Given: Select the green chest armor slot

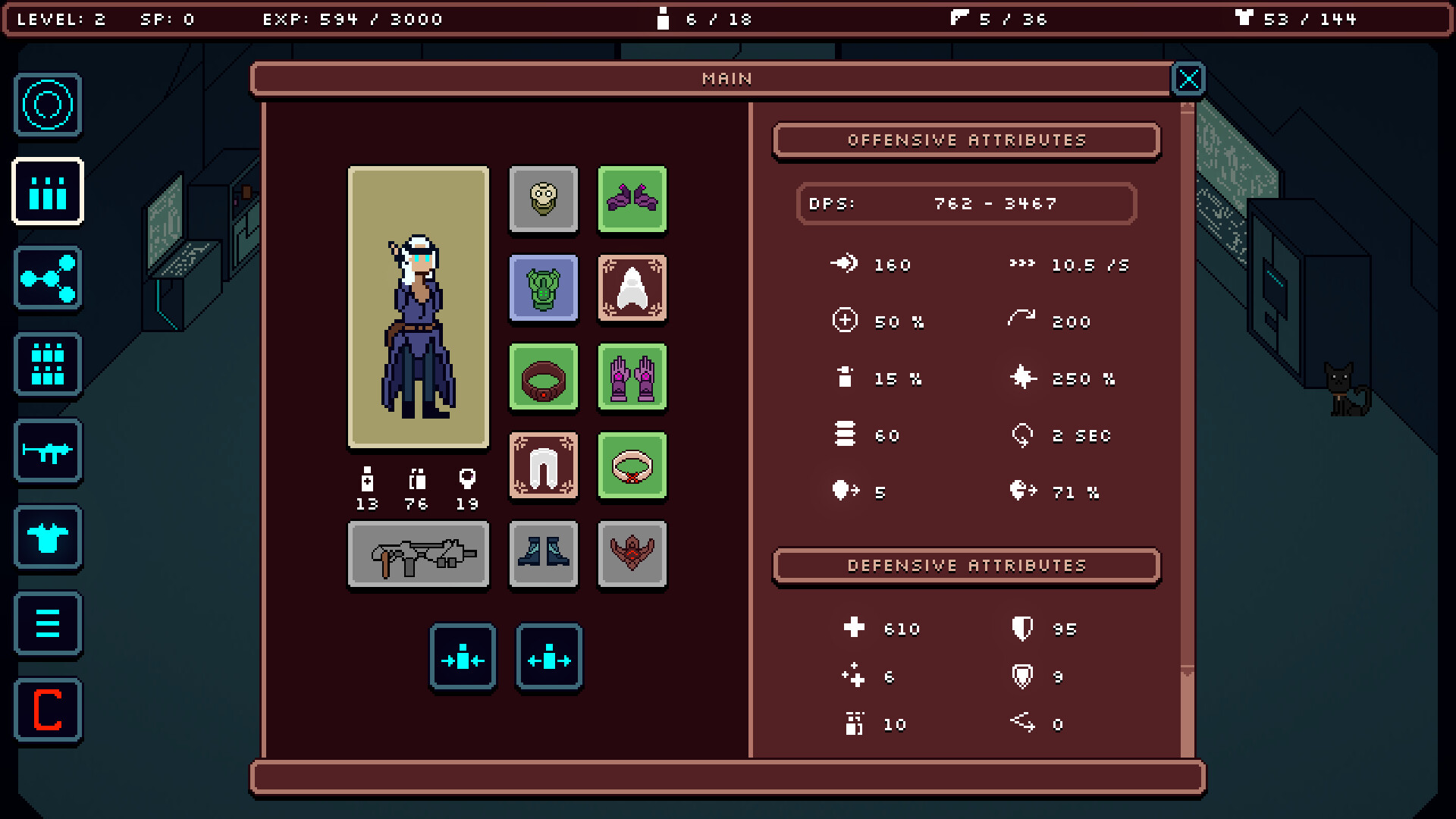Looking at the screenshot, I should coord(543,288).
